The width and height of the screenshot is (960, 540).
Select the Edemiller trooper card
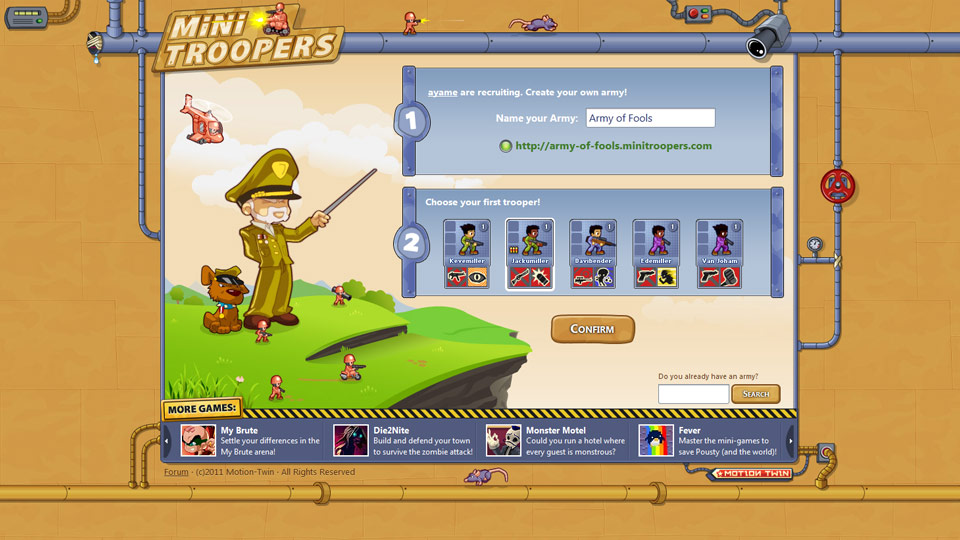pos(656,254)
